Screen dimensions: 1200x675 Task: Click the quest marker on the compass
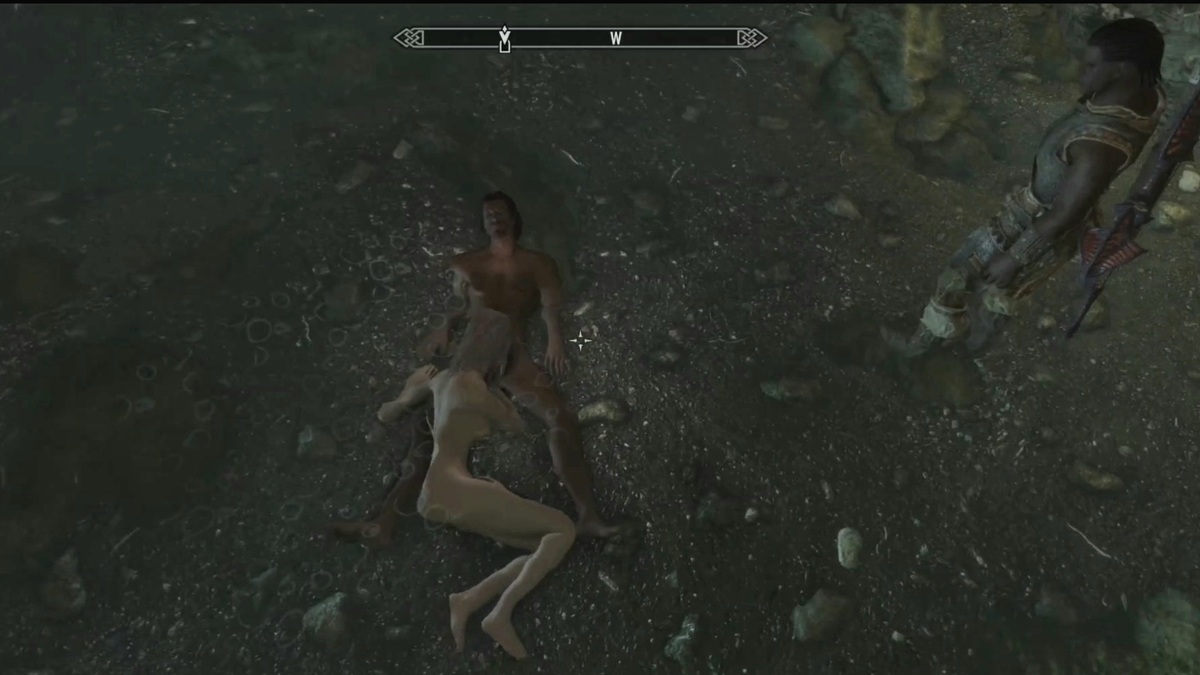click(505, 38)
